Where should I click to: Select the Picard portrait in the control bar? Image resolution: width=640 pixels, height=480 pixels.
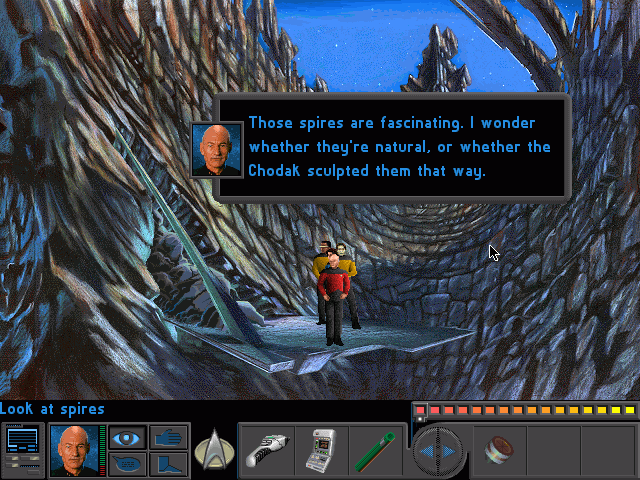point(73,450)
